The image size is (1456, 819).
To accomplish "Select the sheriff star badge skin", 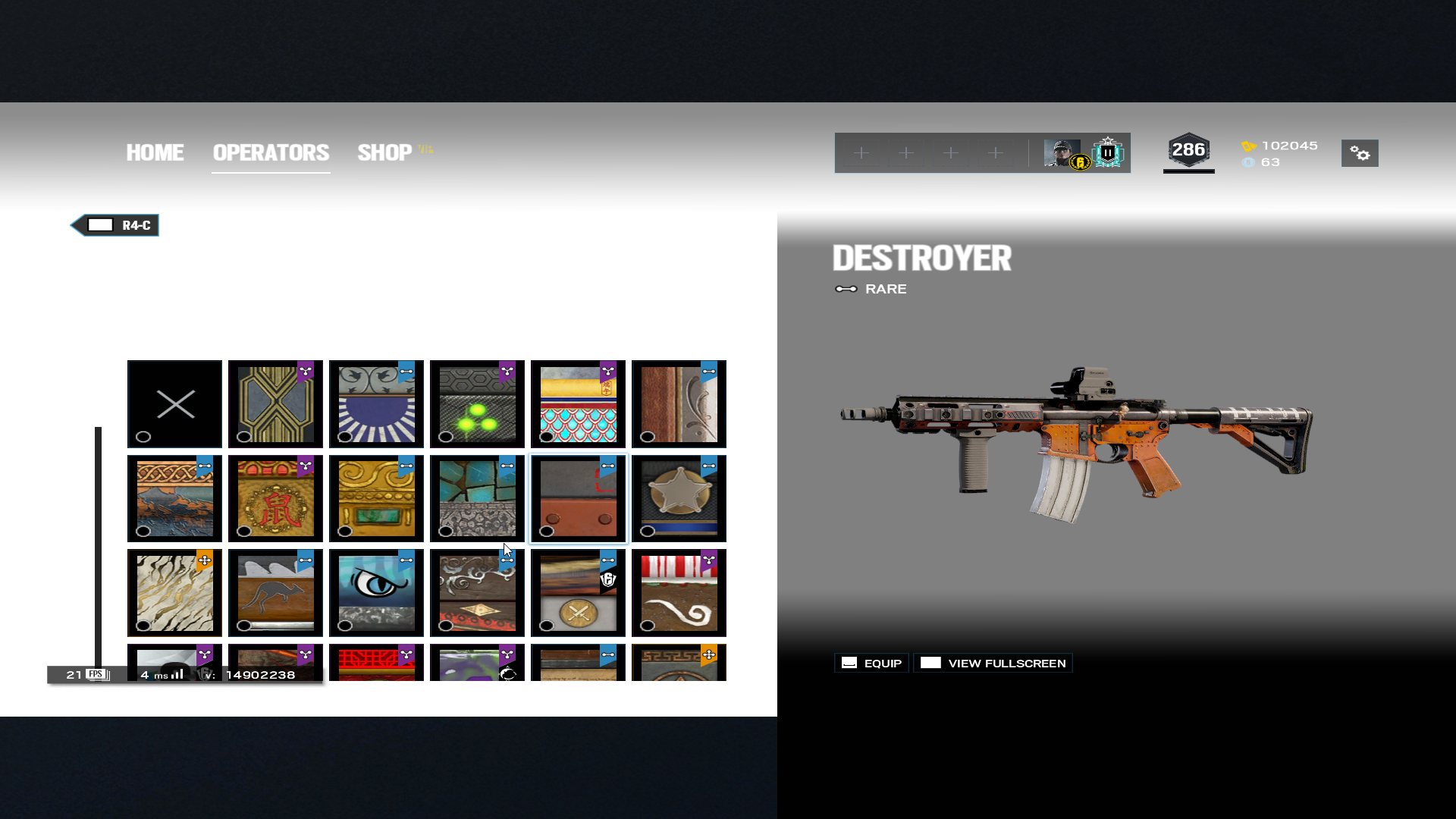I will coord(679,498).
